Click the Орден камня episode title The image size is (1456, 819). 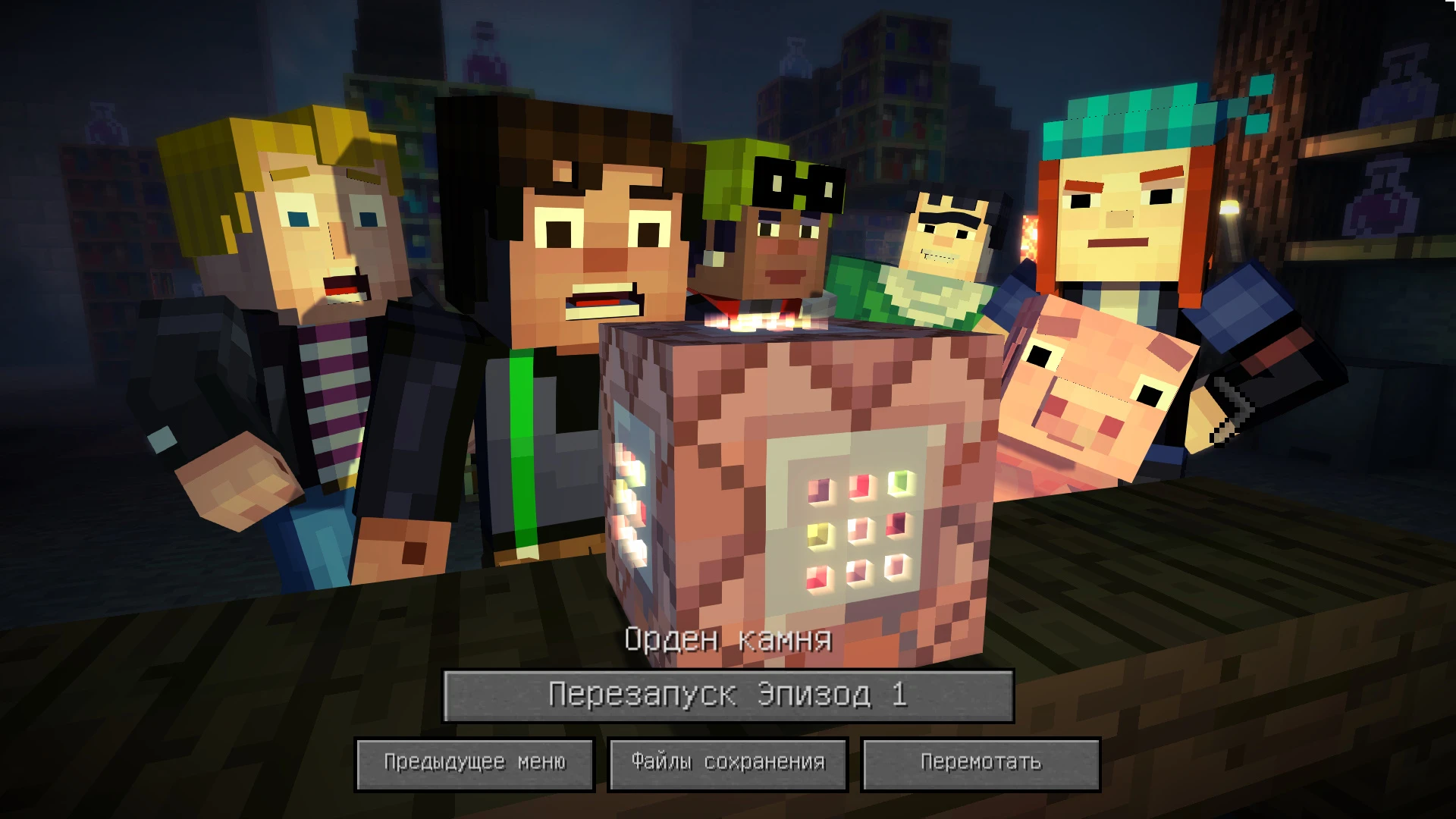[726, 639]
